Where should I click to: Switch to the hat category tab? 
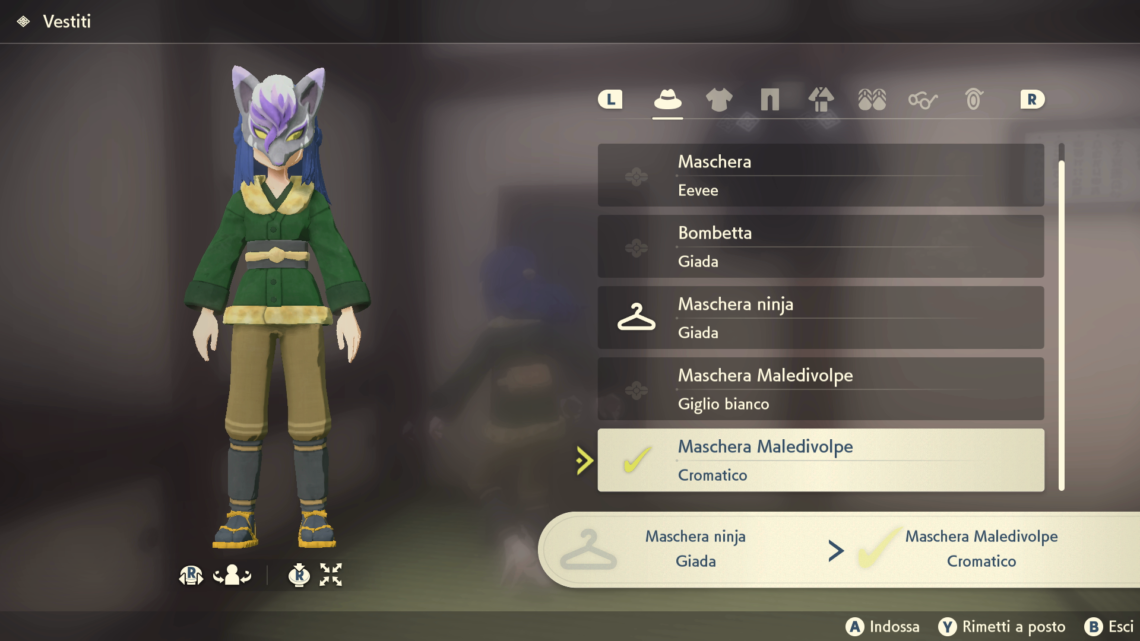667,99
